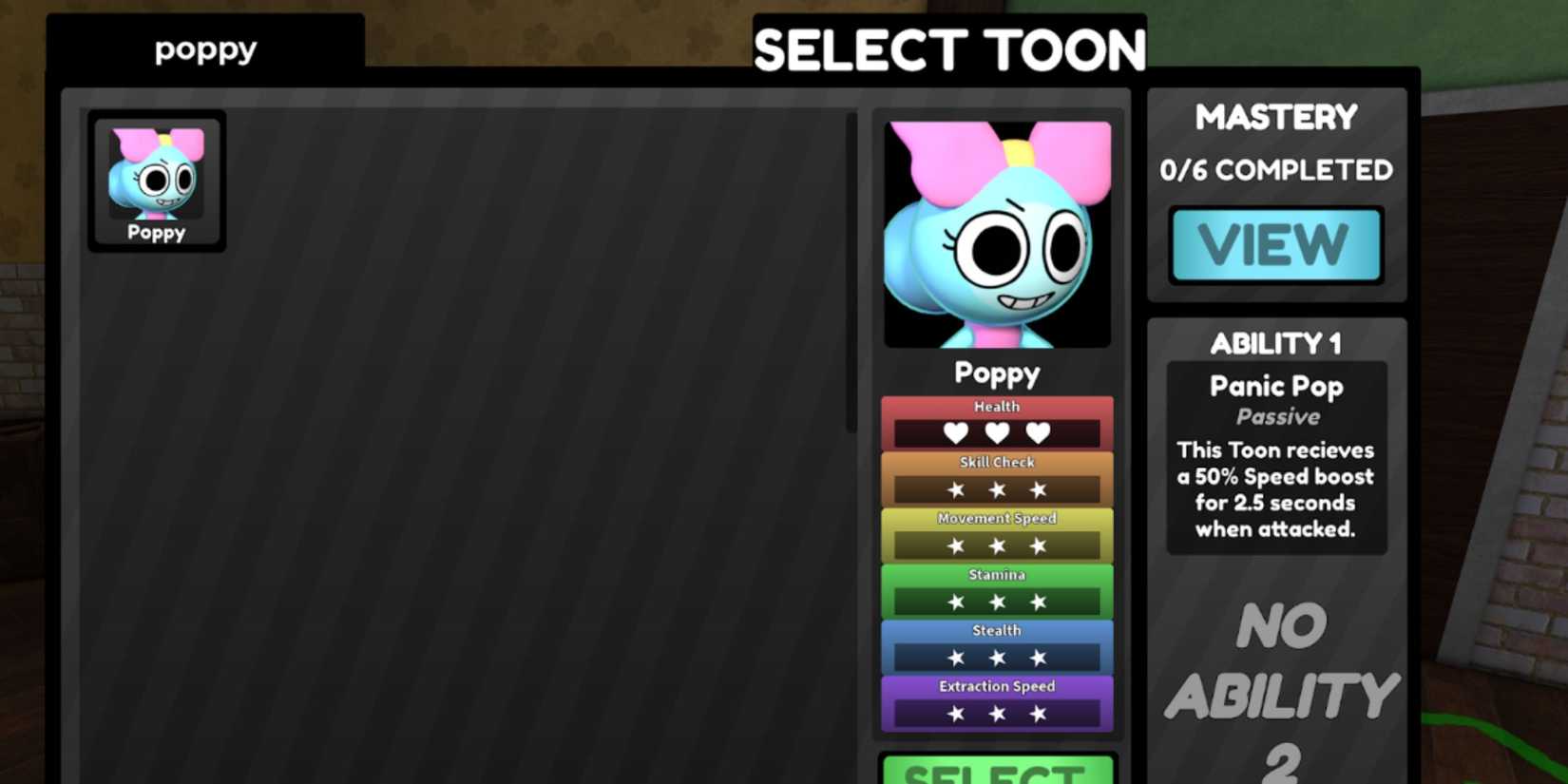This screenshot has height=784, width=1568.
Task: Click the Panic Pop ability panel
Action: coord(1276,456)
